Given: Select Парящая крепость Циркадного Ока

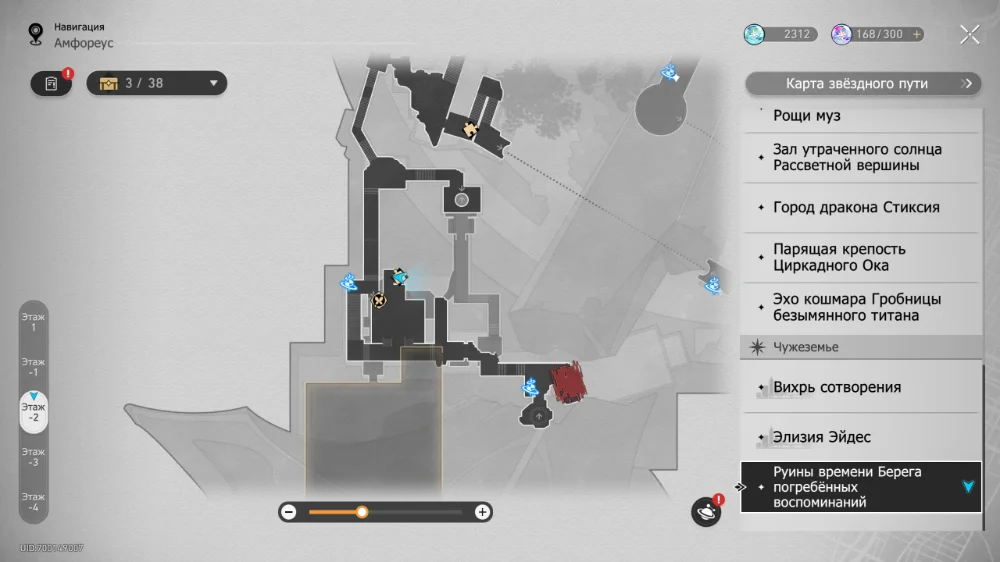Looking at the screenshot, I should coord(860,257).
